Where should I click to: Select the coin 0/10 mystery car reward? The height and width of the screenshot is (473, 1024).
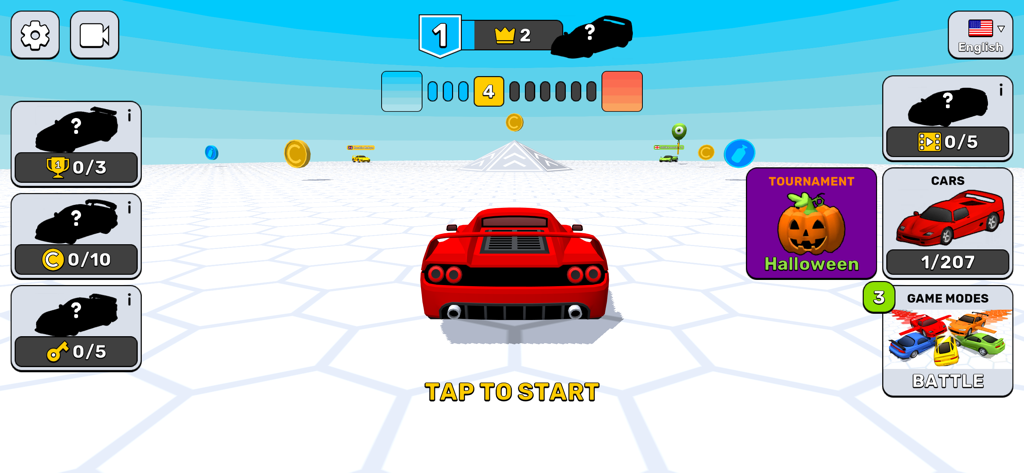[75, 237]
